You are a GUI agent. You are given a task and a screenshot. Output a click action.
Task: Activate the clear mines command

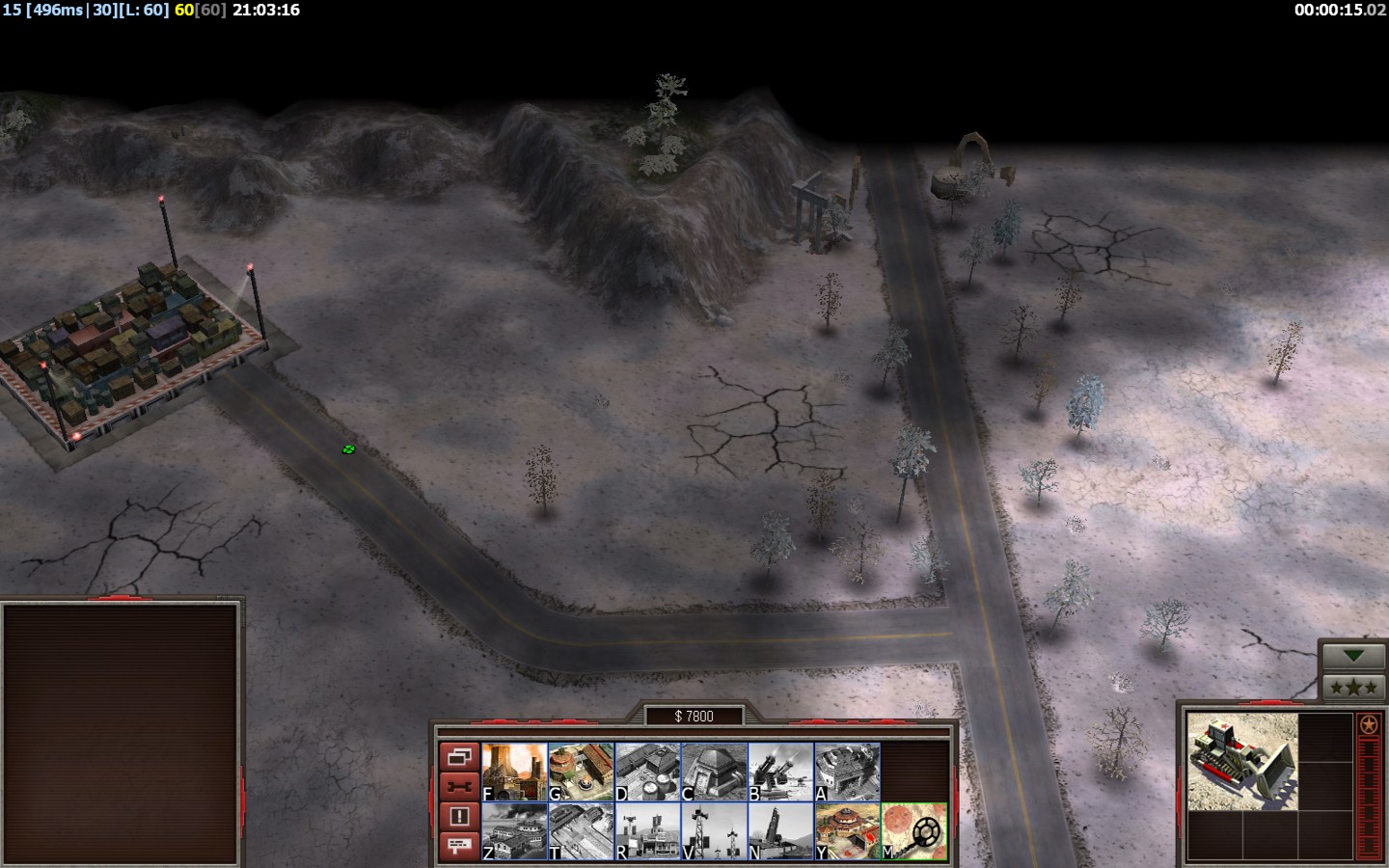913,831
